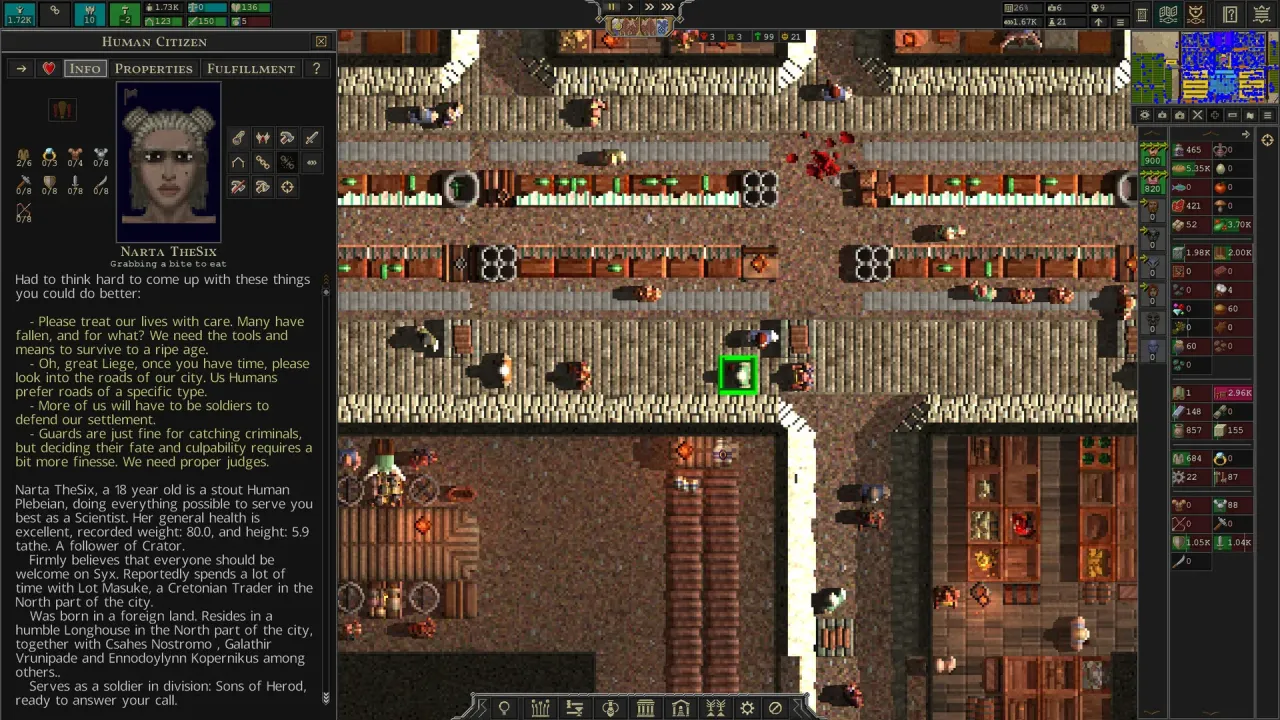Open the gear icon in bottom toolbar
Viewport: 1280px width, 720px height.
pyautogui.click(x=747, y=708)
